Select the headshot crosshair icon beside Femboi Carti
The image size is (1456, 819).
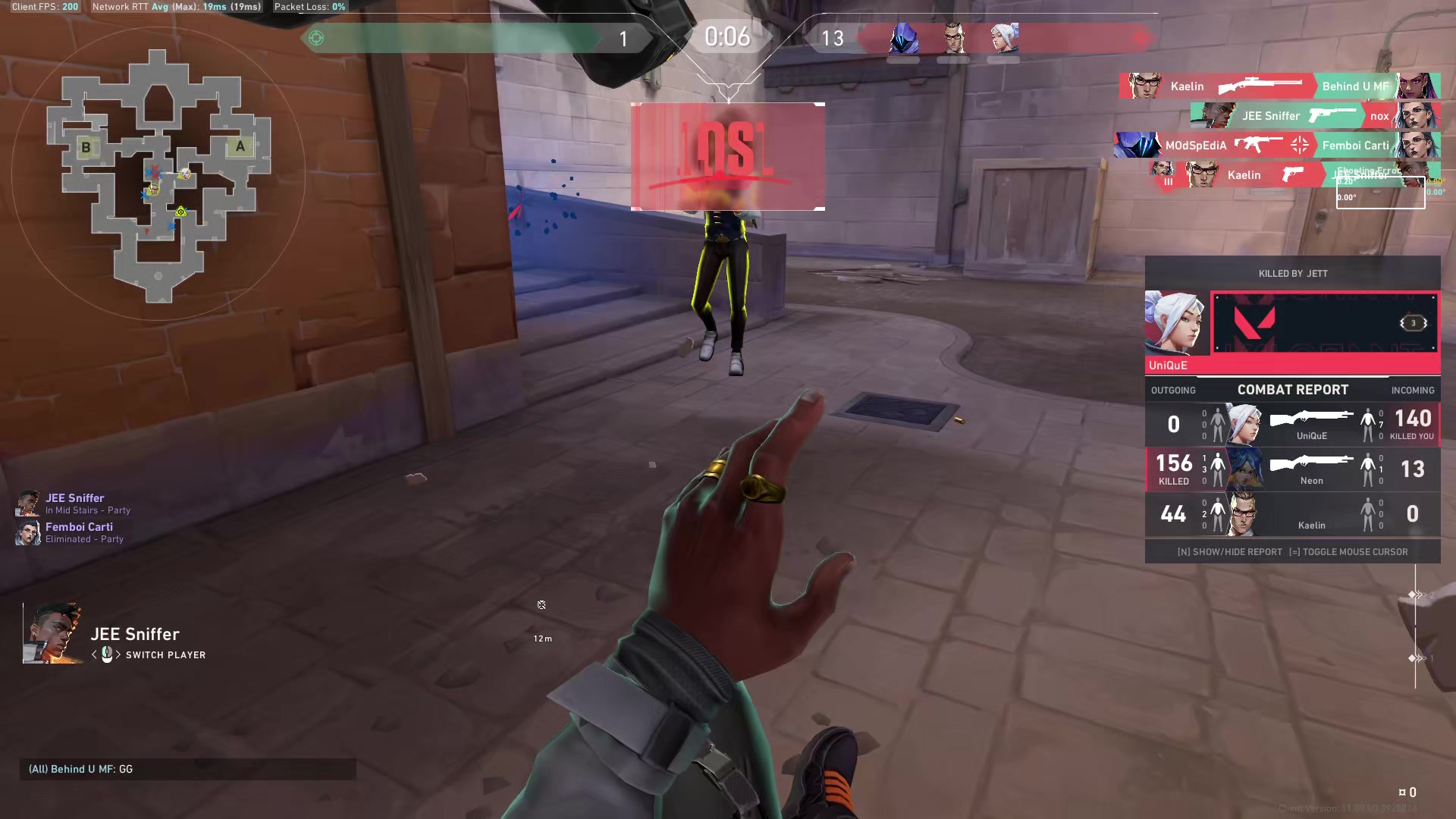tap(1300, 146)
